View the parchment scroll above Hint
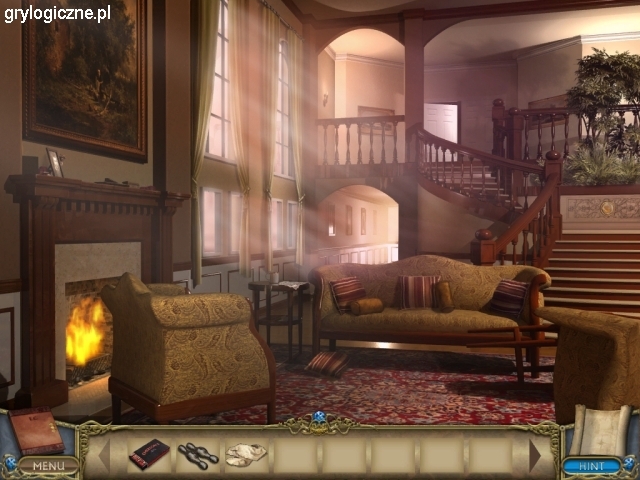The width and height of the screenshot is (640, 480). click(598, 430)
